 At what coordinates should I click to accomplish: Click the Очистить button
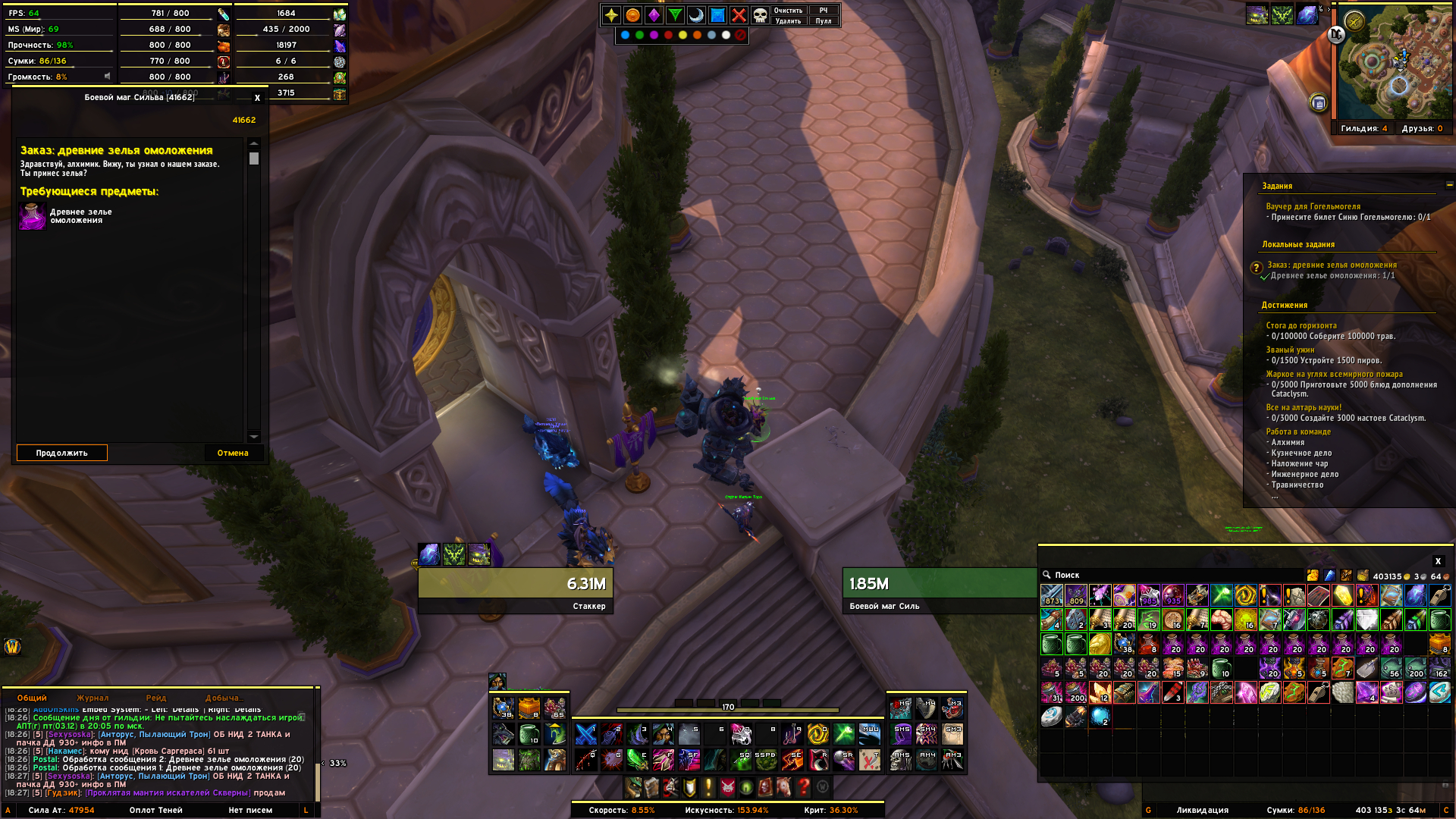coord(787,11)
